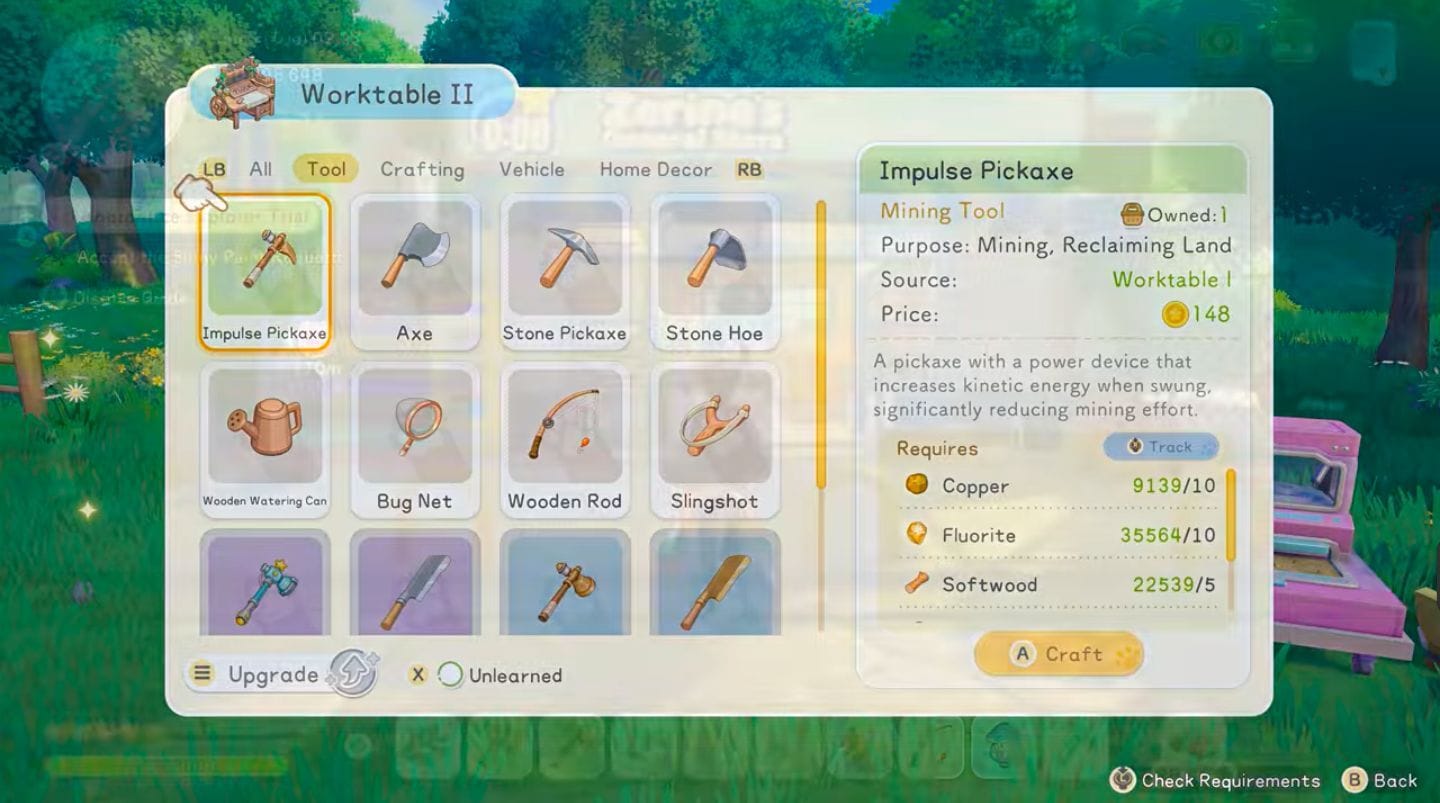Select the Bug Net icon
The image size is (1440, 803).
click(415, 430)
